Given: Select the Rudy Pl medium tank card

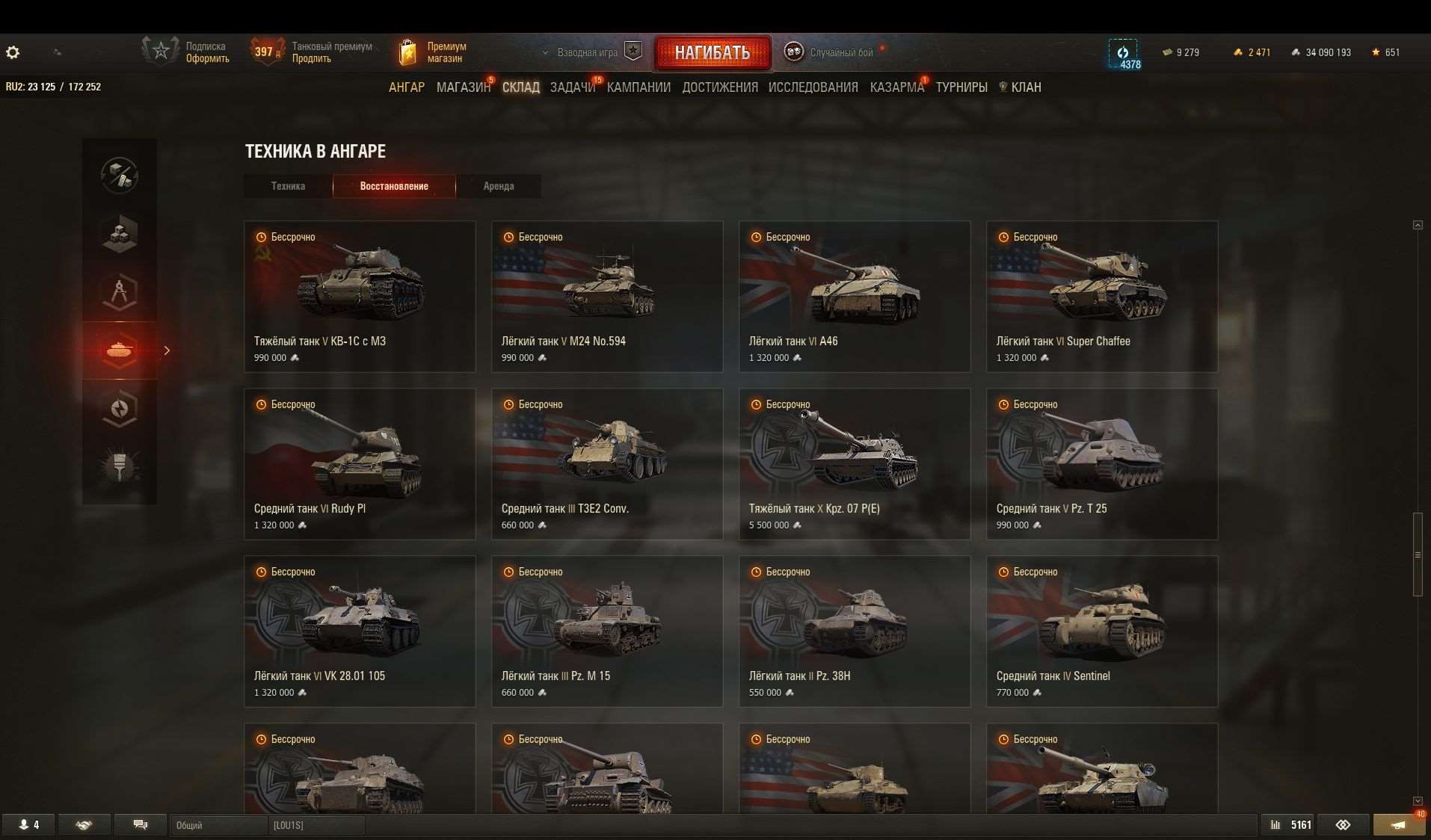Looking at the screenshot, I should [x=360, y=463].
